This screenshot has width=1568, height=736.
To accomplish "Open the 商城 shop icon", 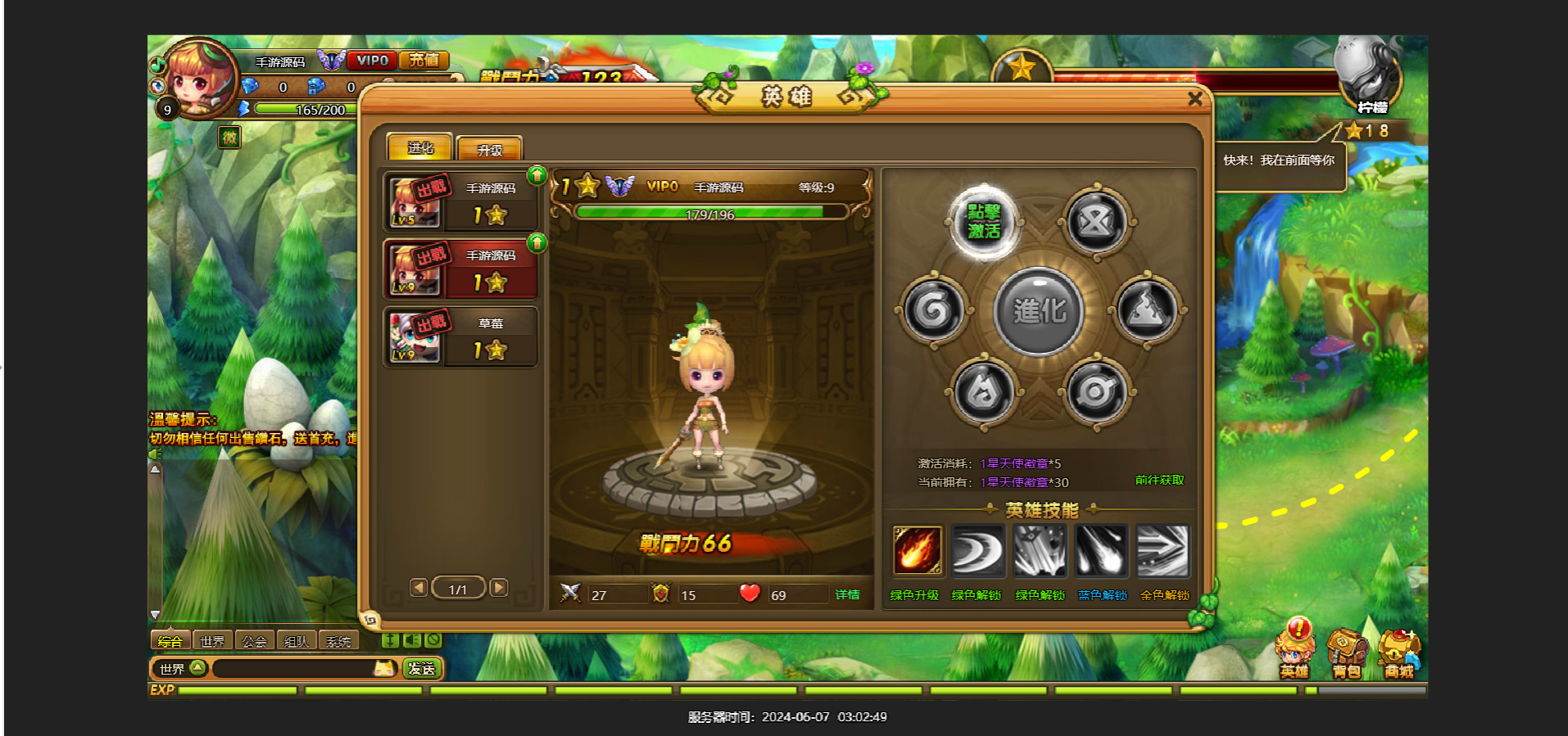I will (x=1399, y=654).
